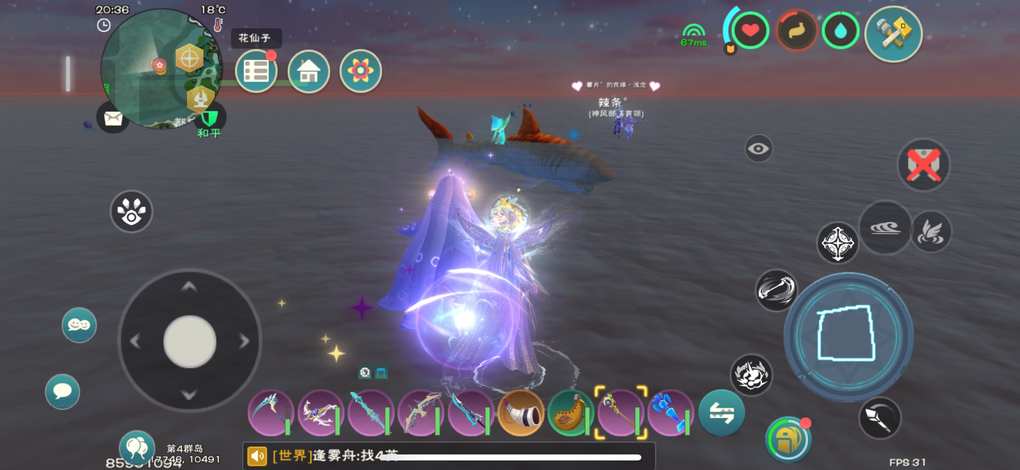Select the blue hammer hotbar slot
Screen dimensions: 1020x470
click(x=671, y=413)
